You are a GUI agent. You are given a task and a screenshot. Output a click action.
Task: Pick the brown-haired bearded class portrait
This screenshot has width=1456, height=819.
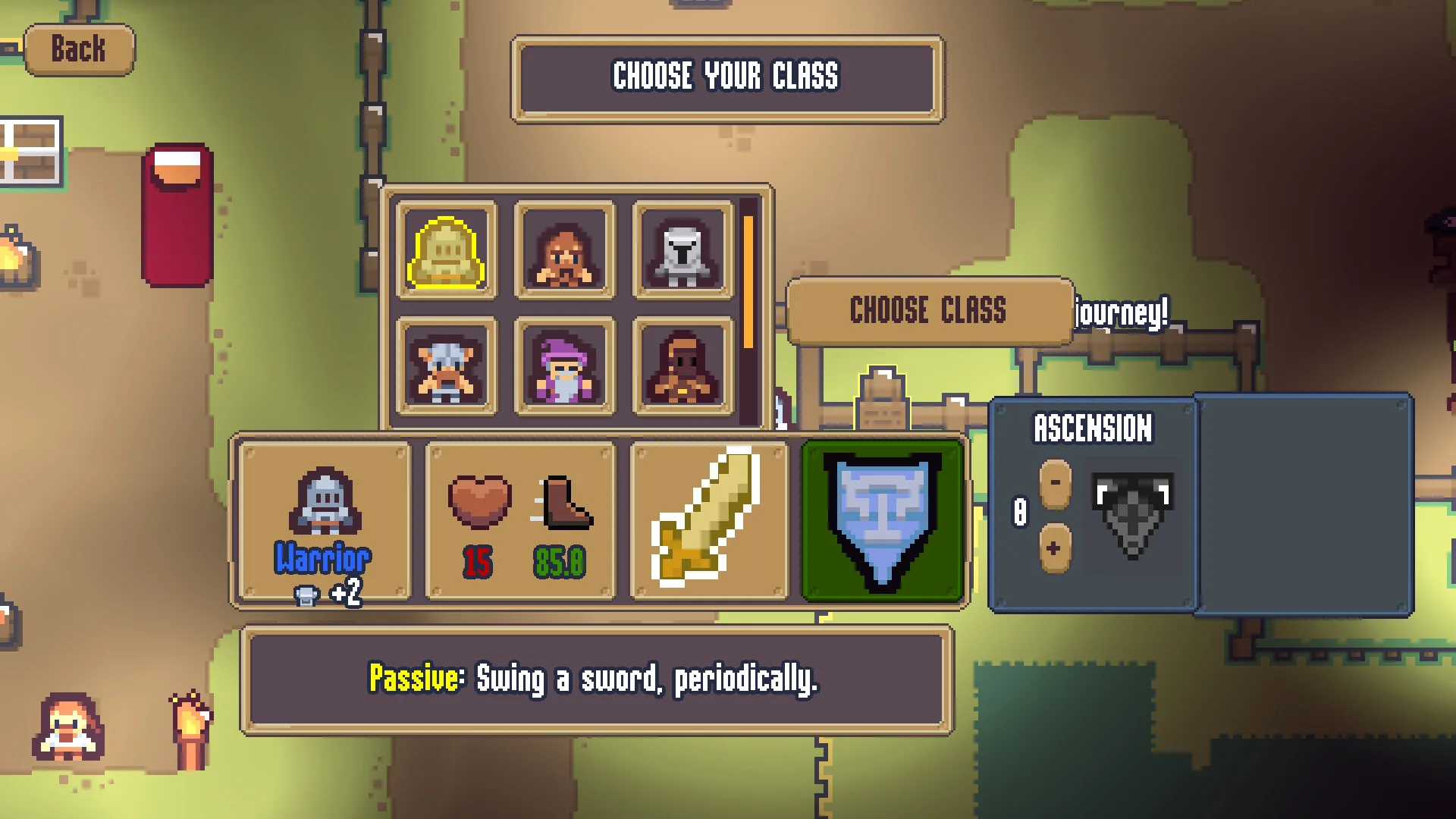[564, 251]
